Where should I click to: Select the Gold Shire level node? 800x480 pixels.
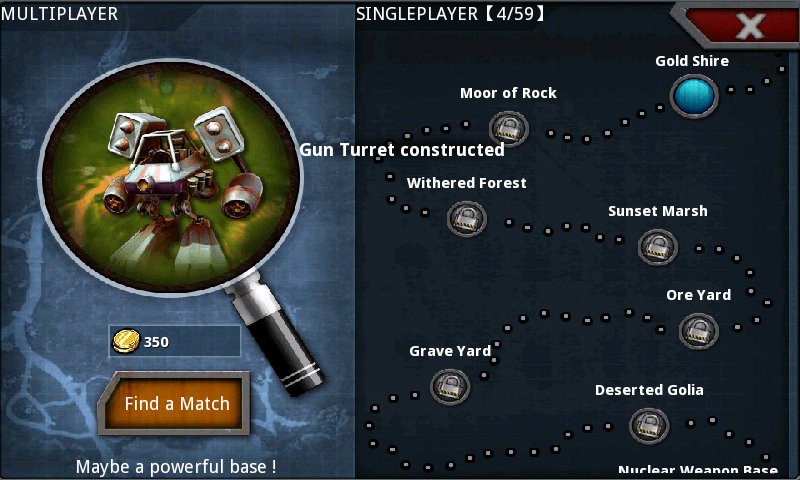point(693,96)
